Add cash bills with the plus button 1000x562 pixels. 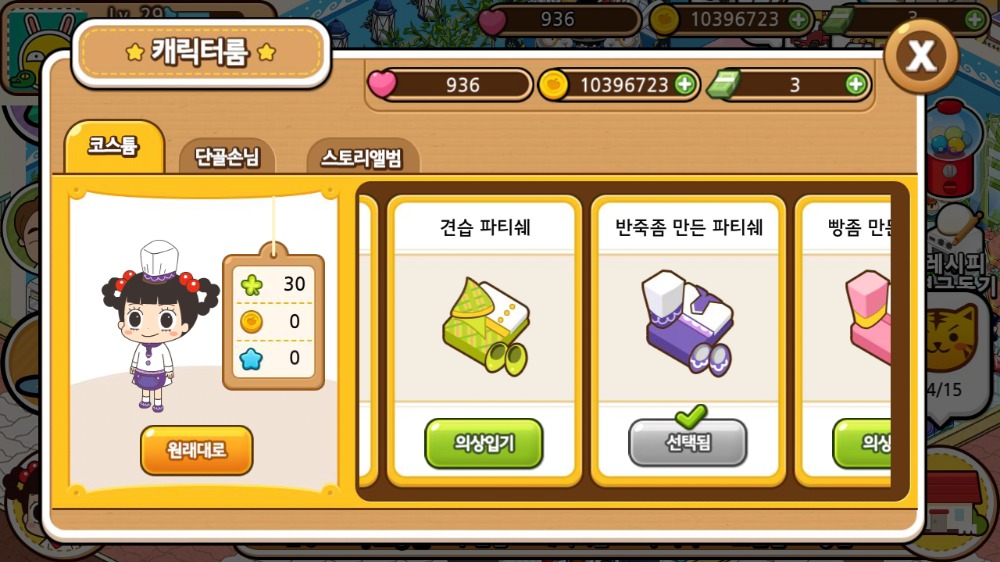pyautogui.click(x=856, y=85)
